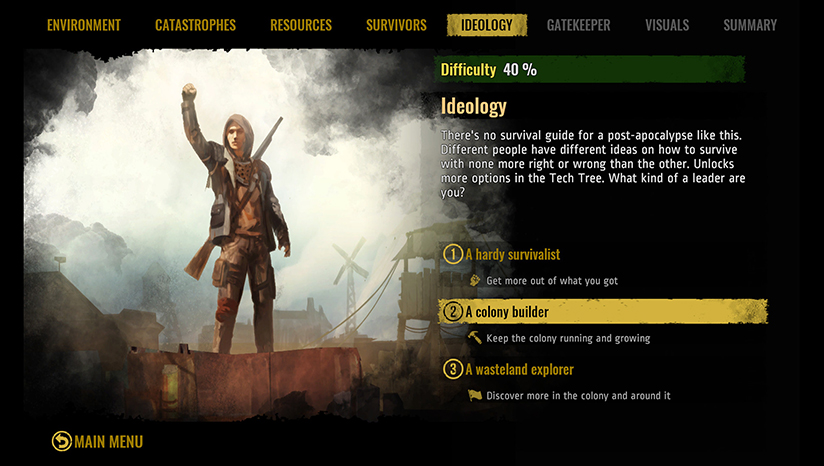This screenshot has width=824, height=466.
Task: Show the Survivors tab
Action: [396, 25]
